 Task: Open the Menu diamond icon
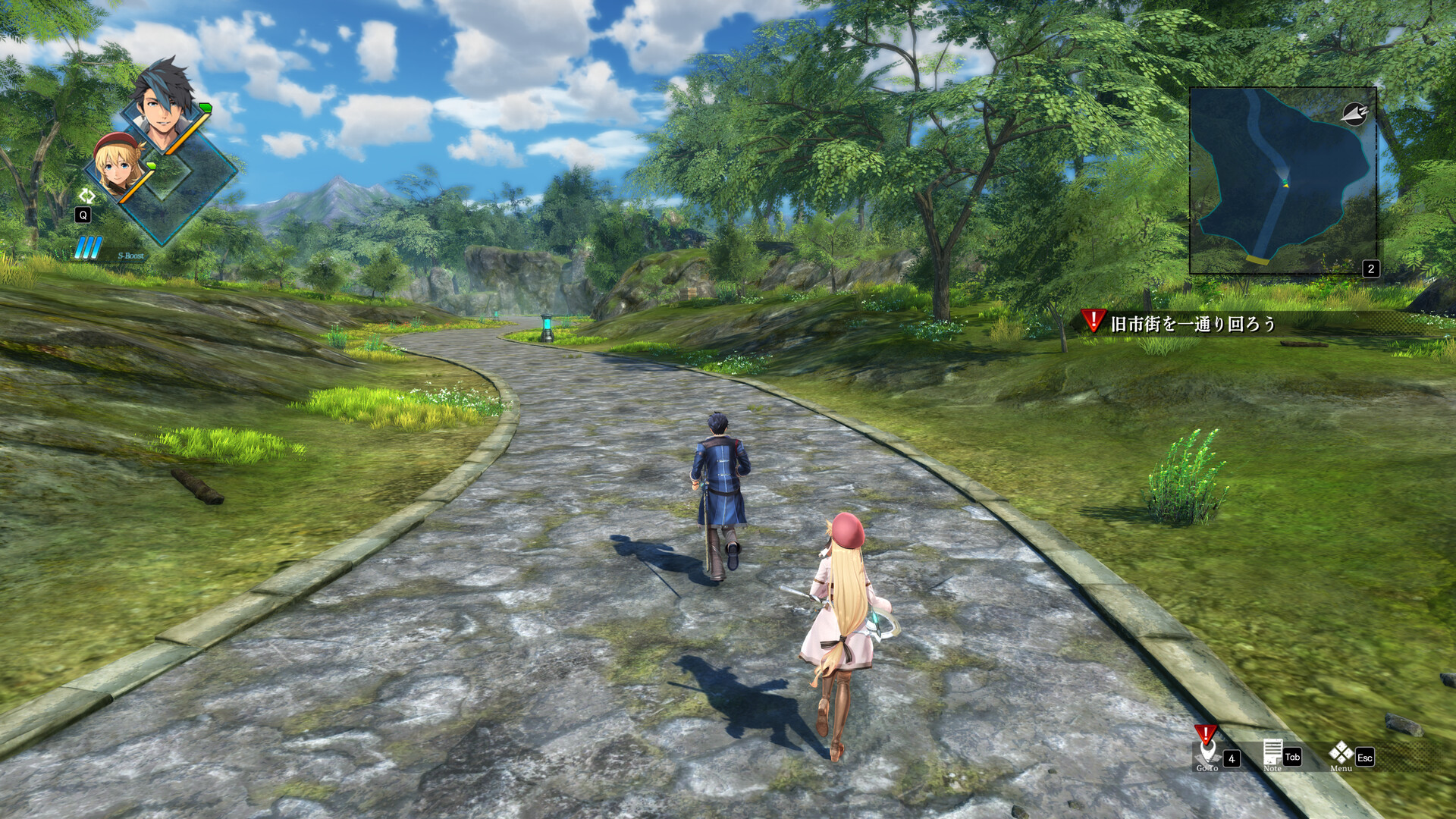1341,753
